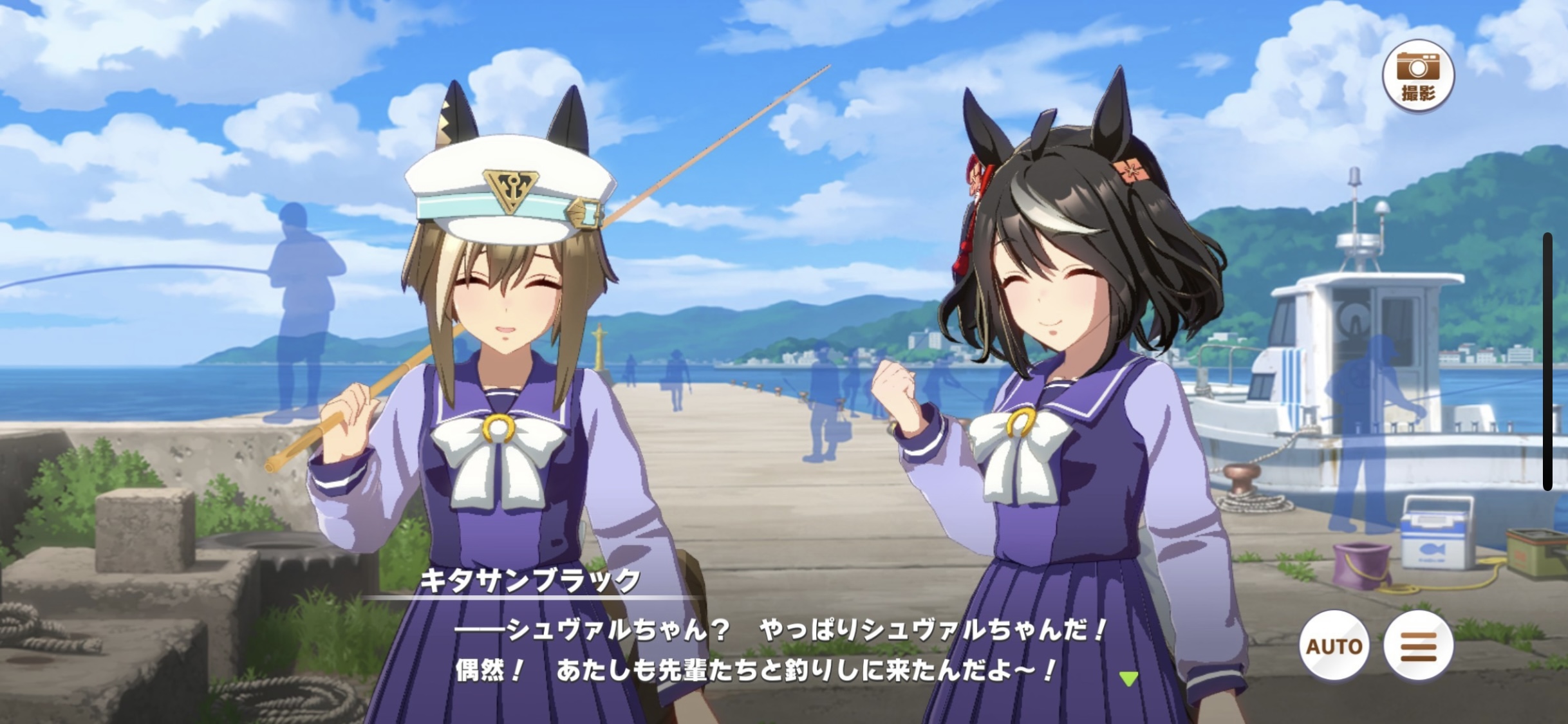Image resolution: width=1568 pixels, height=724 pixels.
Task: Advance dialogue with the green arrow
Action: pos(1128,678)
